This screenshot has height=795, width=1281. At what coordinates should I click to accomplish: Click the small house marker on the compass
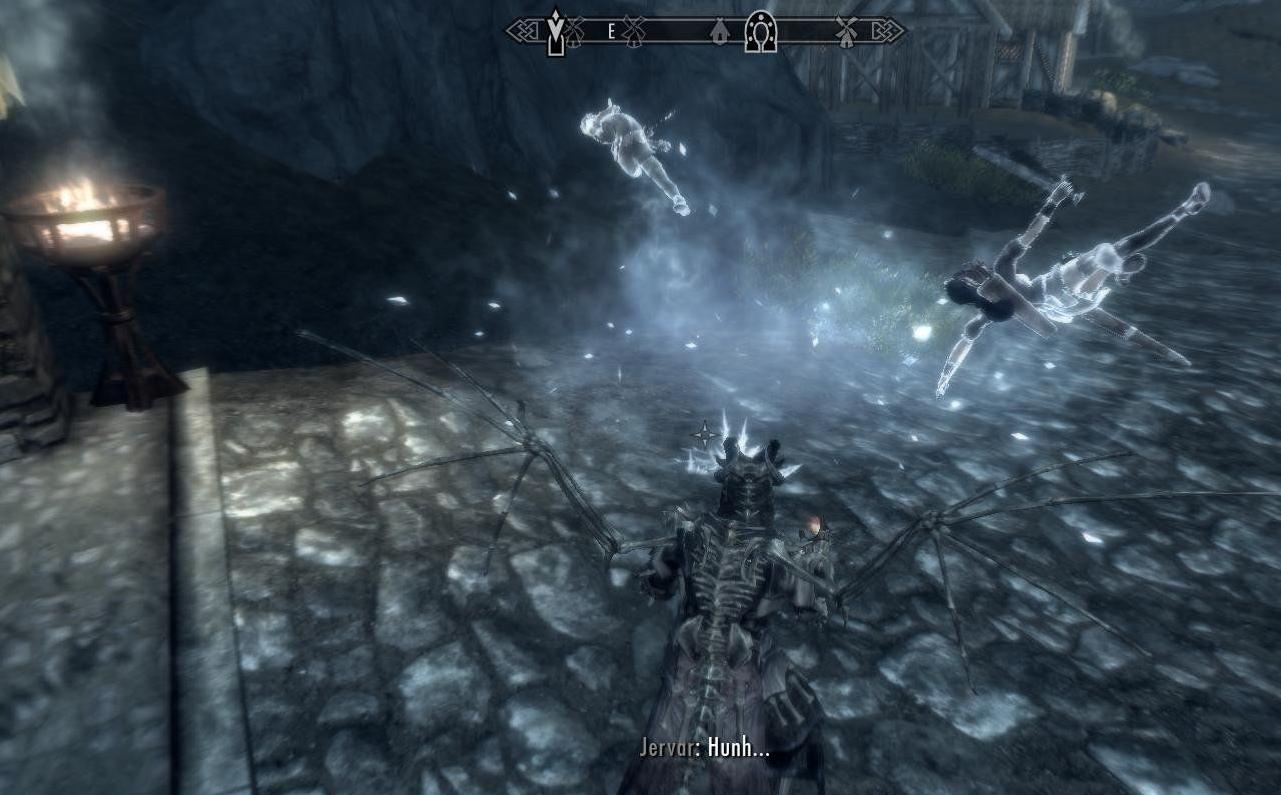click(x=718, y=34)
